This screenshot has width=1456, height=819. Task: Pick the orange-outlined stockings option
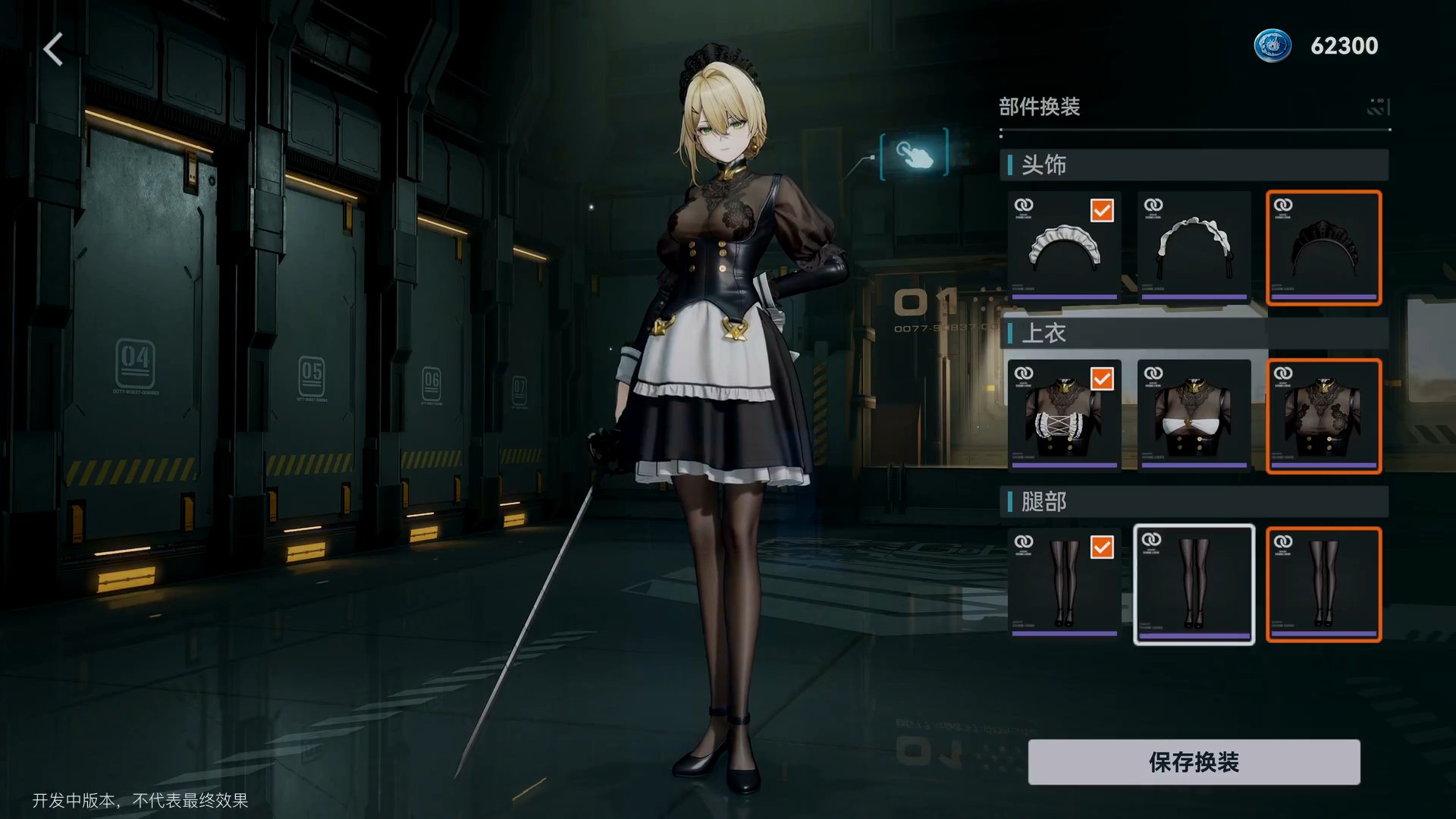click(1323, 584)
